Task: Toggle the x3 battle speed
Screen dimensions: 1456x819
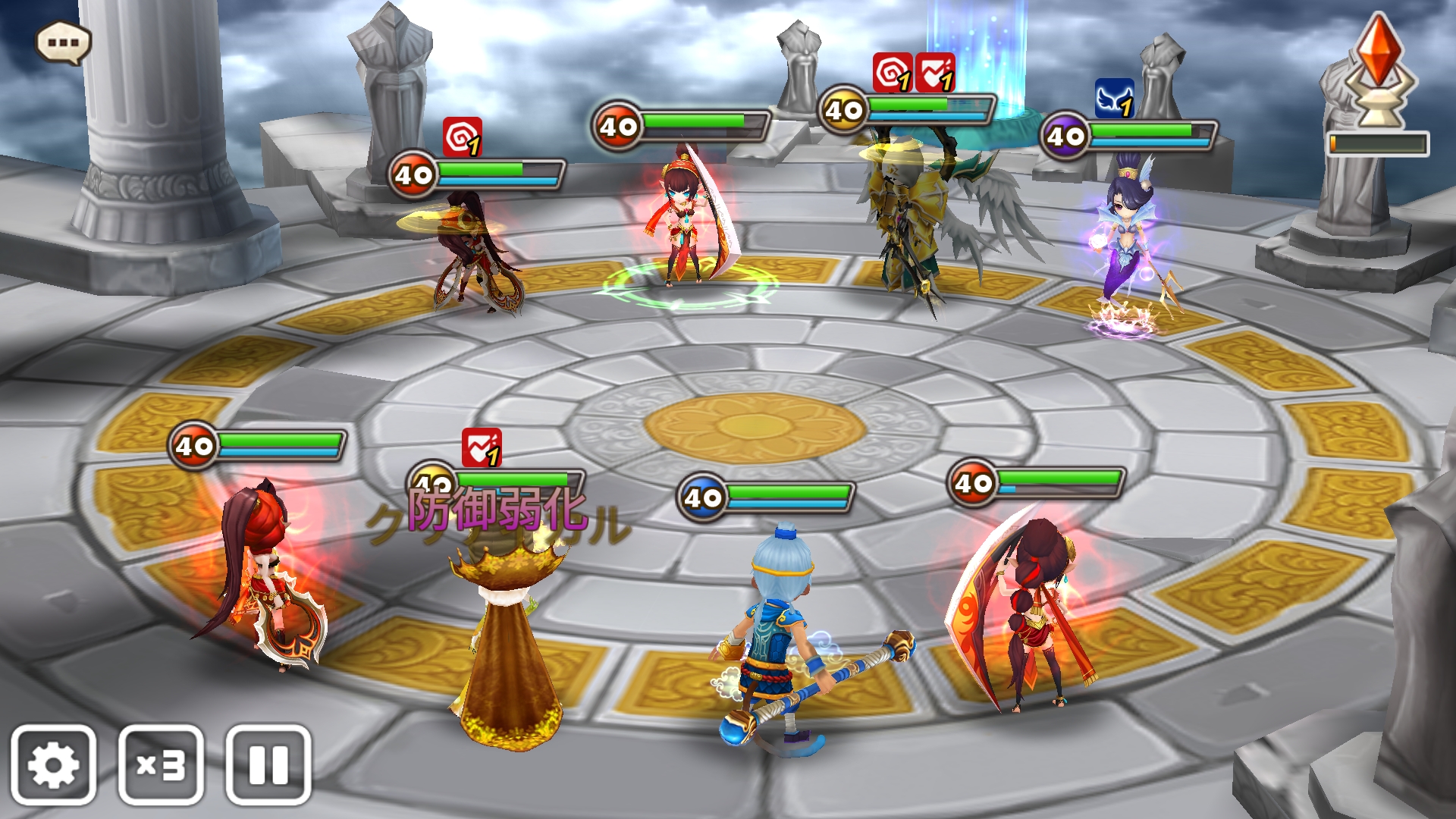Action: pos(161,764)
